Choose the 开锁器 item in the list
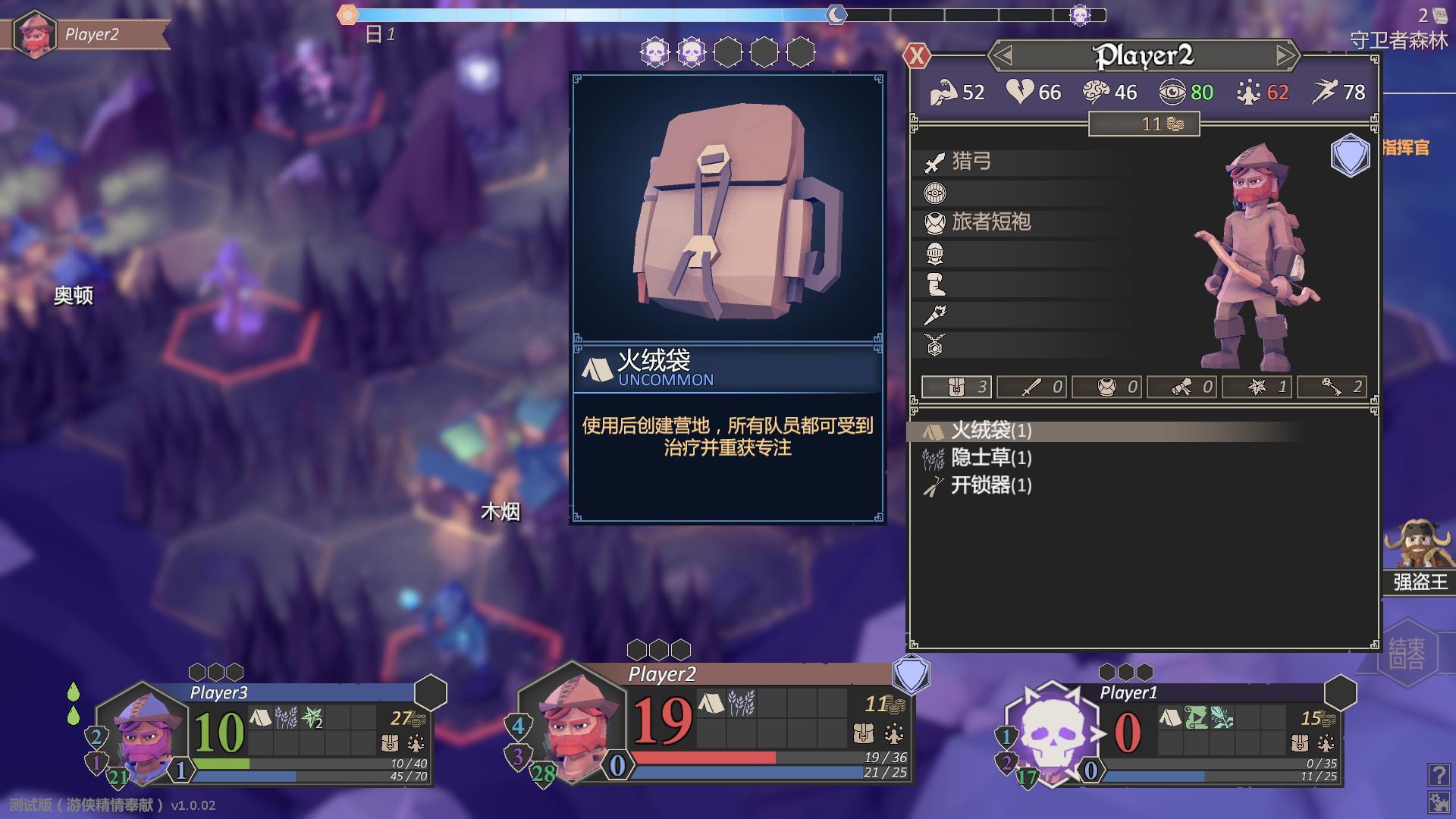The image size is (1456, 819). click(x=991, y=485)
